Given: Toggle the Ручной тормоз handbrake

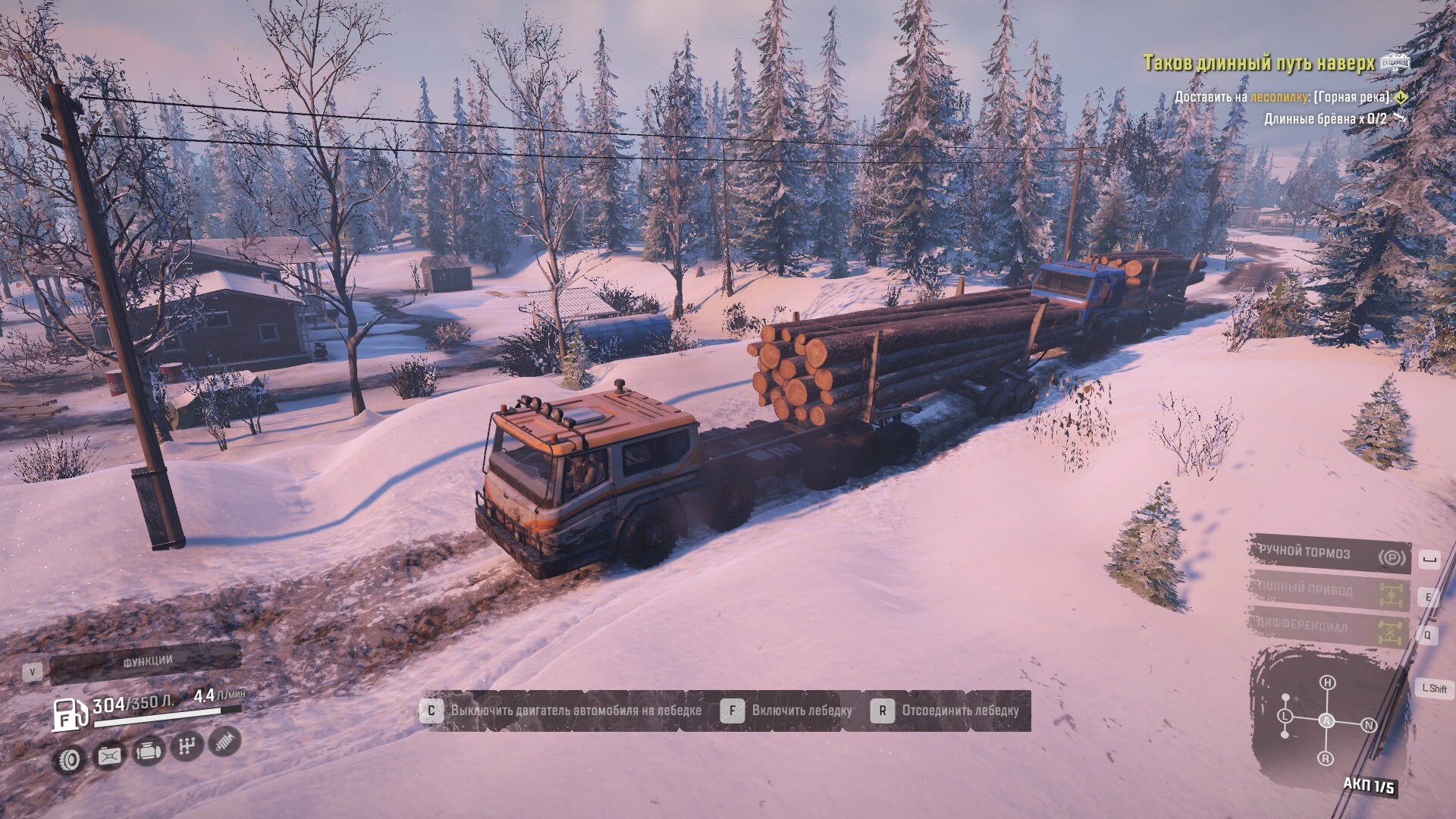Looking at the screenshot, I should coord(1330,554).
